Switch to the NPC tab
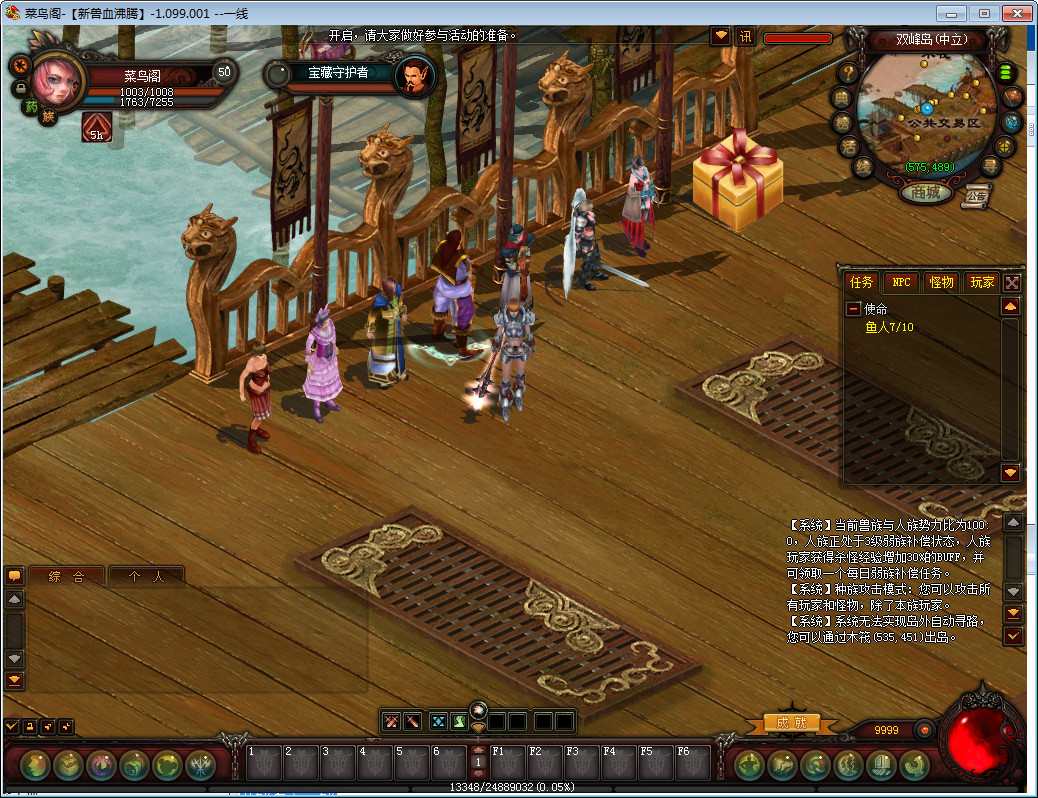The height and width of the screenshot is (798, 1038). click(x=901, y=282)
